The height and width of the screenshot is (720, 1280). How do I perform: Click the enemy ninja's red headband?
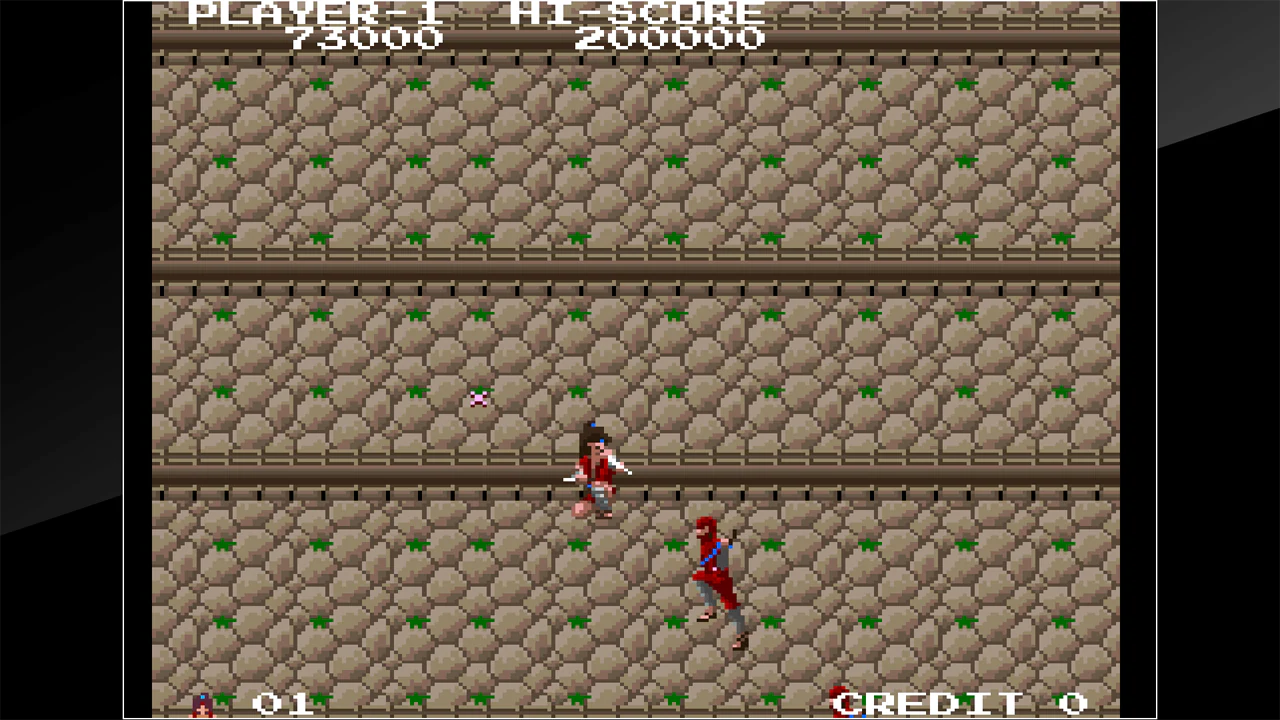coord(705,528)
